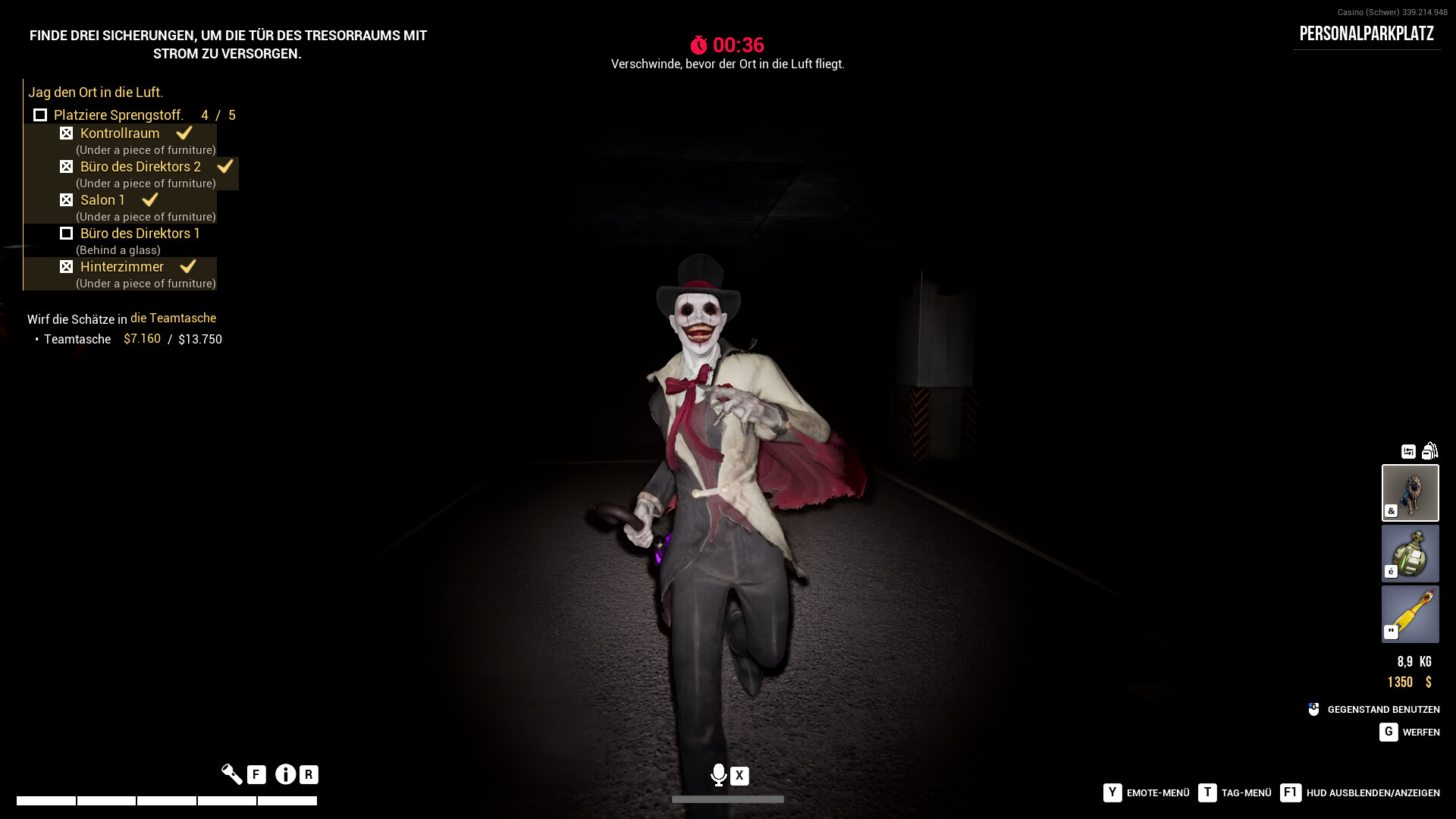Check the Platziere Sprengstoff objective checkbox
The width and height of the screenshot is (1456, 819).
pos(40,115)
